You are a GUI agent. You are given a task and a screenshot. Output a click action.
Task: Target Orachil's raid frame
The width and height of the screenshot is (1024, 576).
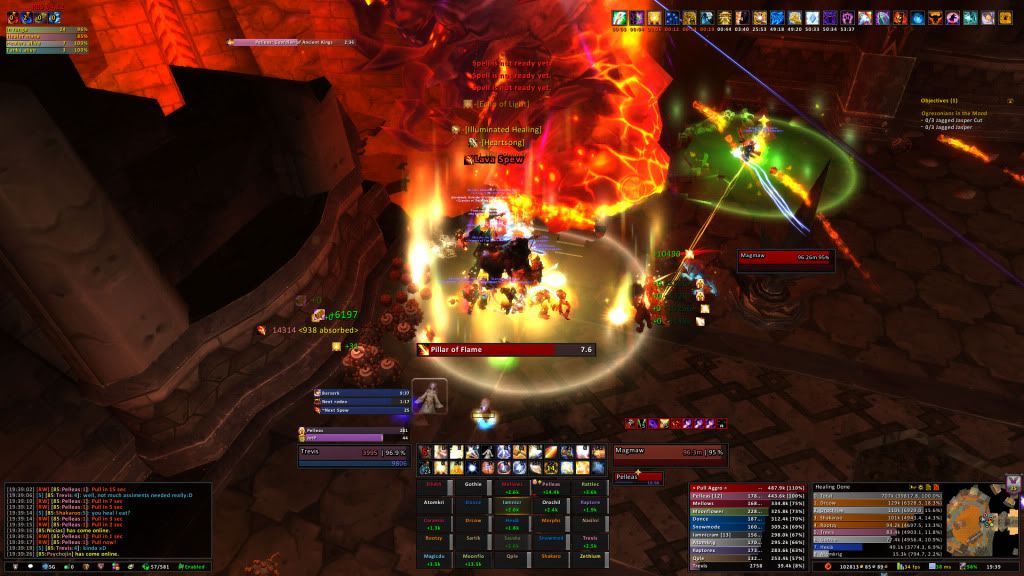pyautogui.click(x=551, y=502)
